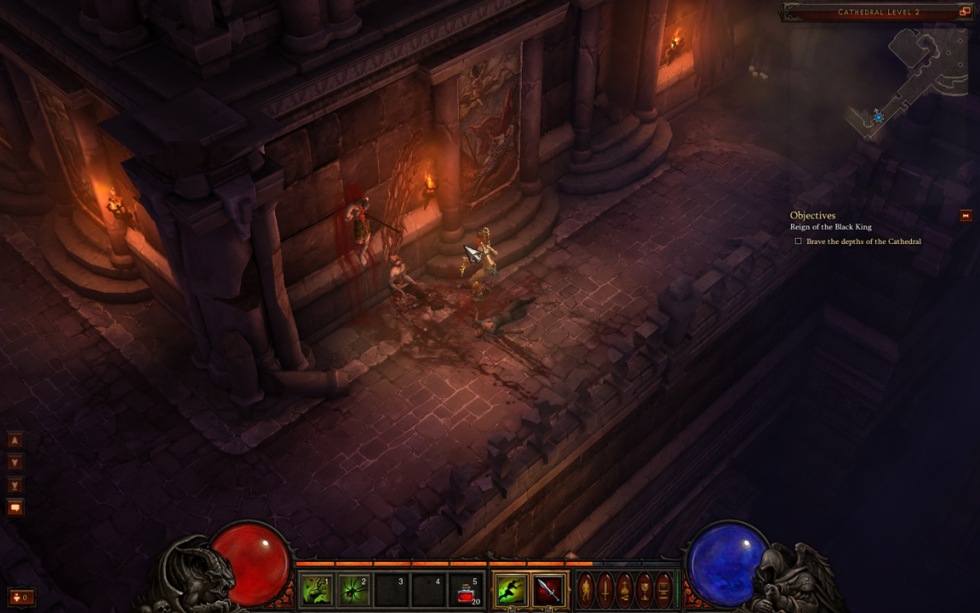980x613 pixels.
Task: Collapse the Objectives tracker panel
Action: tap(965, 215)
